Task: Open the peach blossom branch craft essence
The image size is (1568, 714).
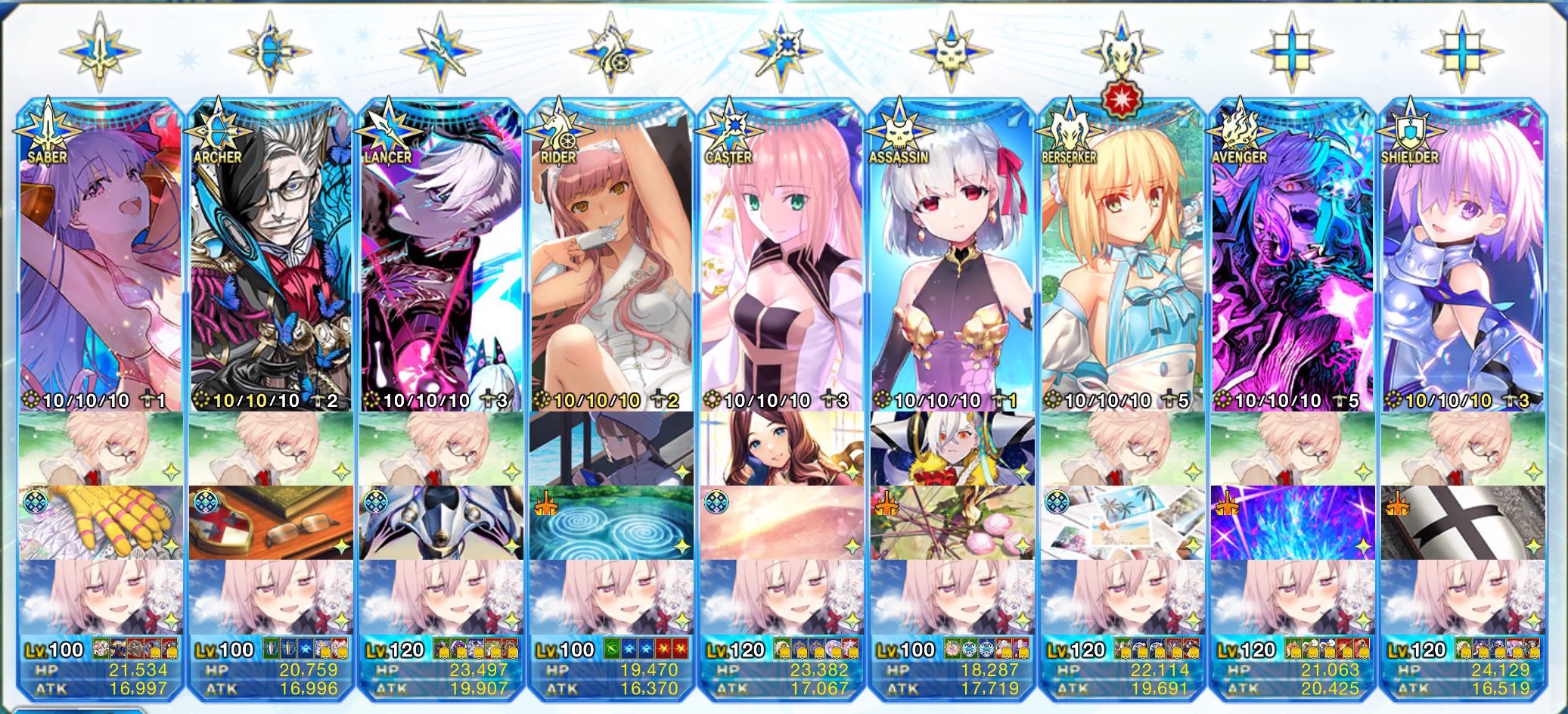Action: point(952,523)
